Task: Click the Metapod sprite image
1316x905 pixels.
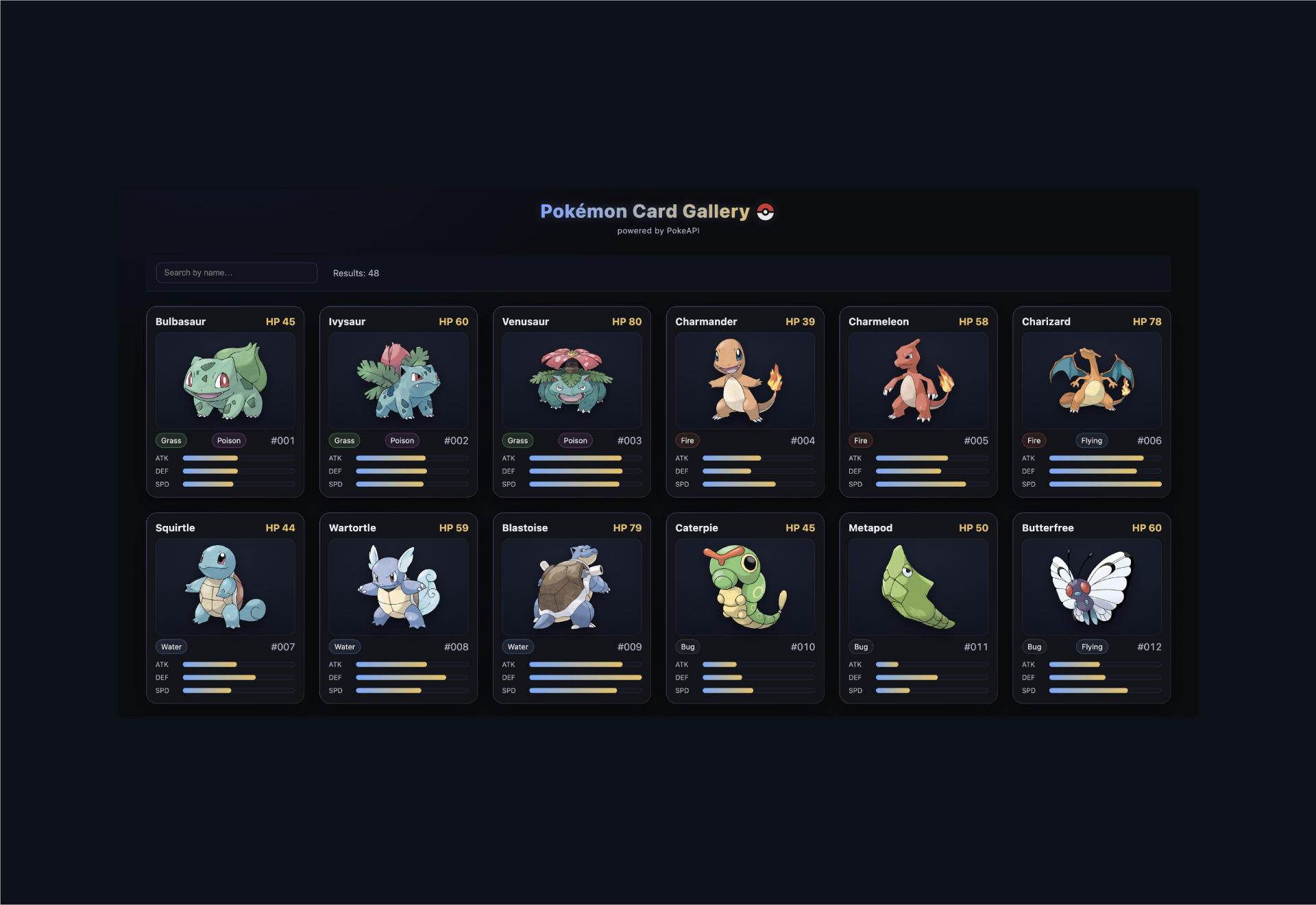Action: coord(918,587)
